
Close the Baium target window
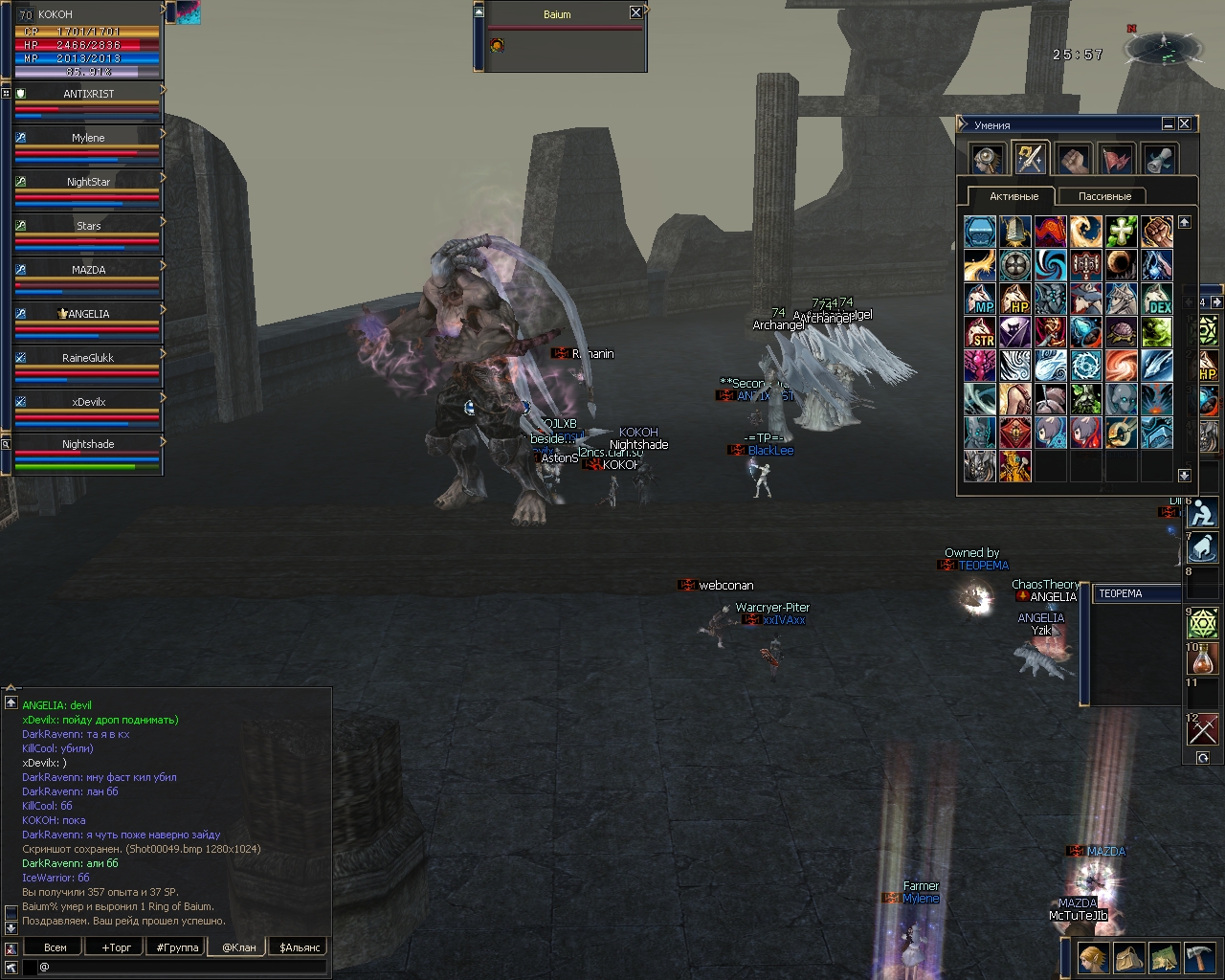(x=635, y=13)
